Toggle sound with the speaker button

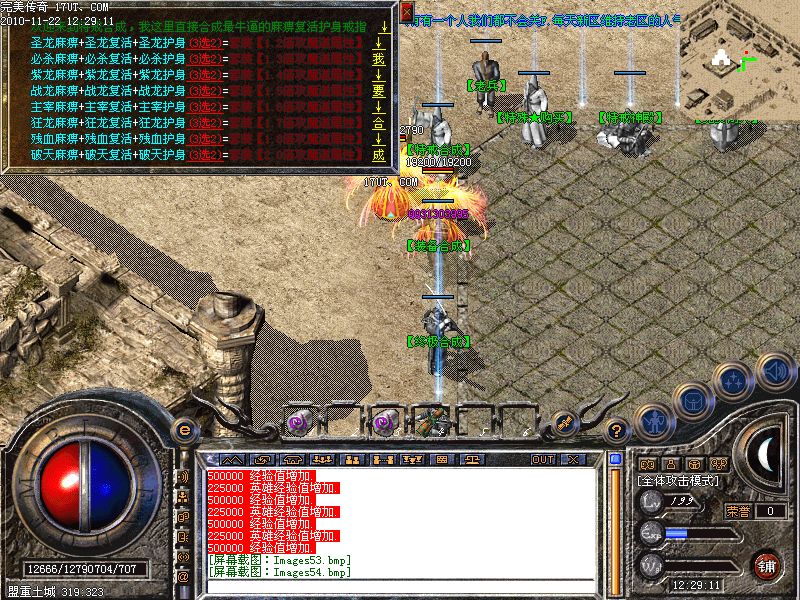pyautogui.click(x=774, y=371)
